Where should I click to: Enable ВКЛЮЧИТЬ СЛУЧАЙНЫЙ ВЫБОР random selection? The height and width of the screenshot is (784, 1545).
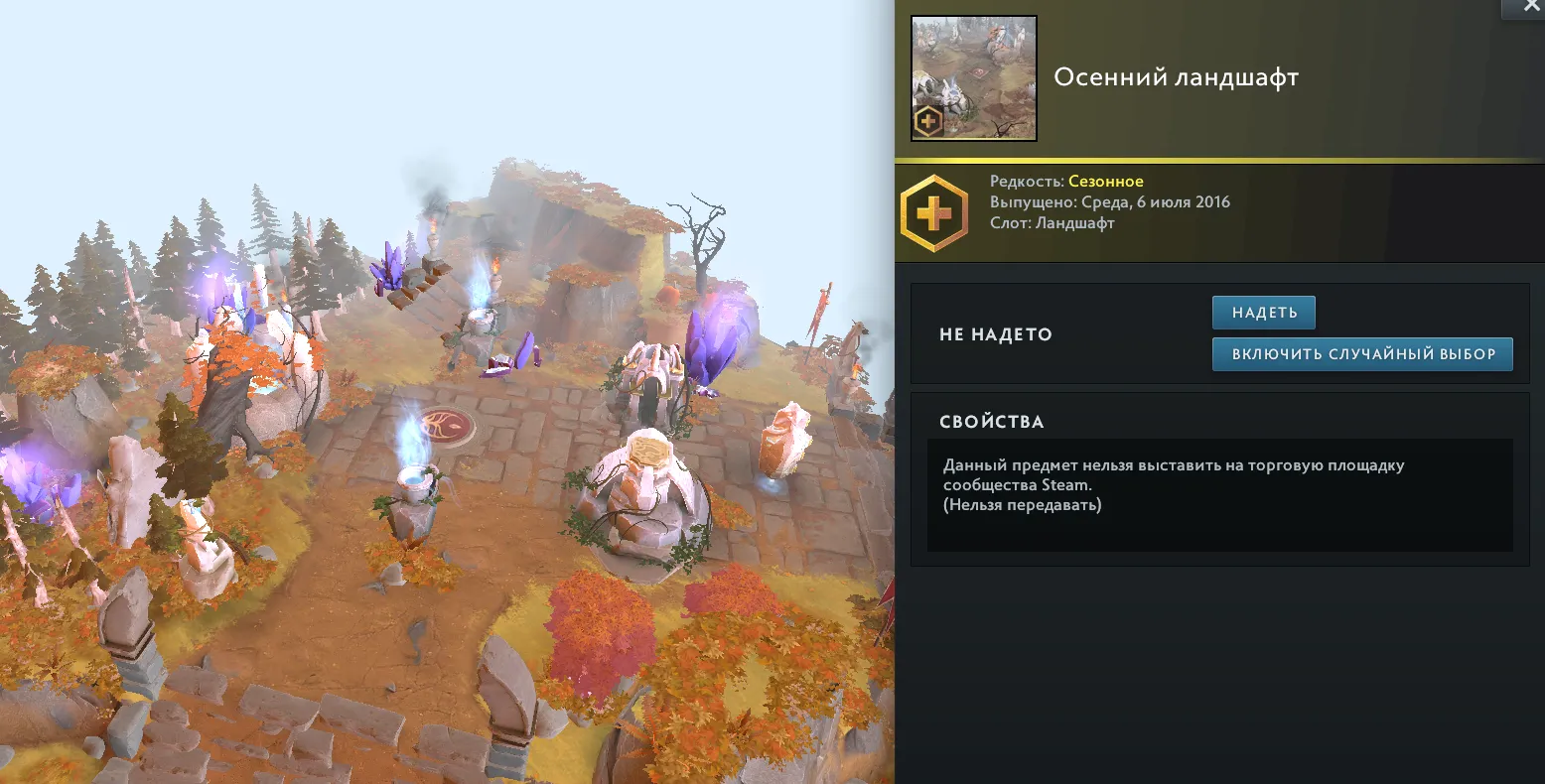1362,354
